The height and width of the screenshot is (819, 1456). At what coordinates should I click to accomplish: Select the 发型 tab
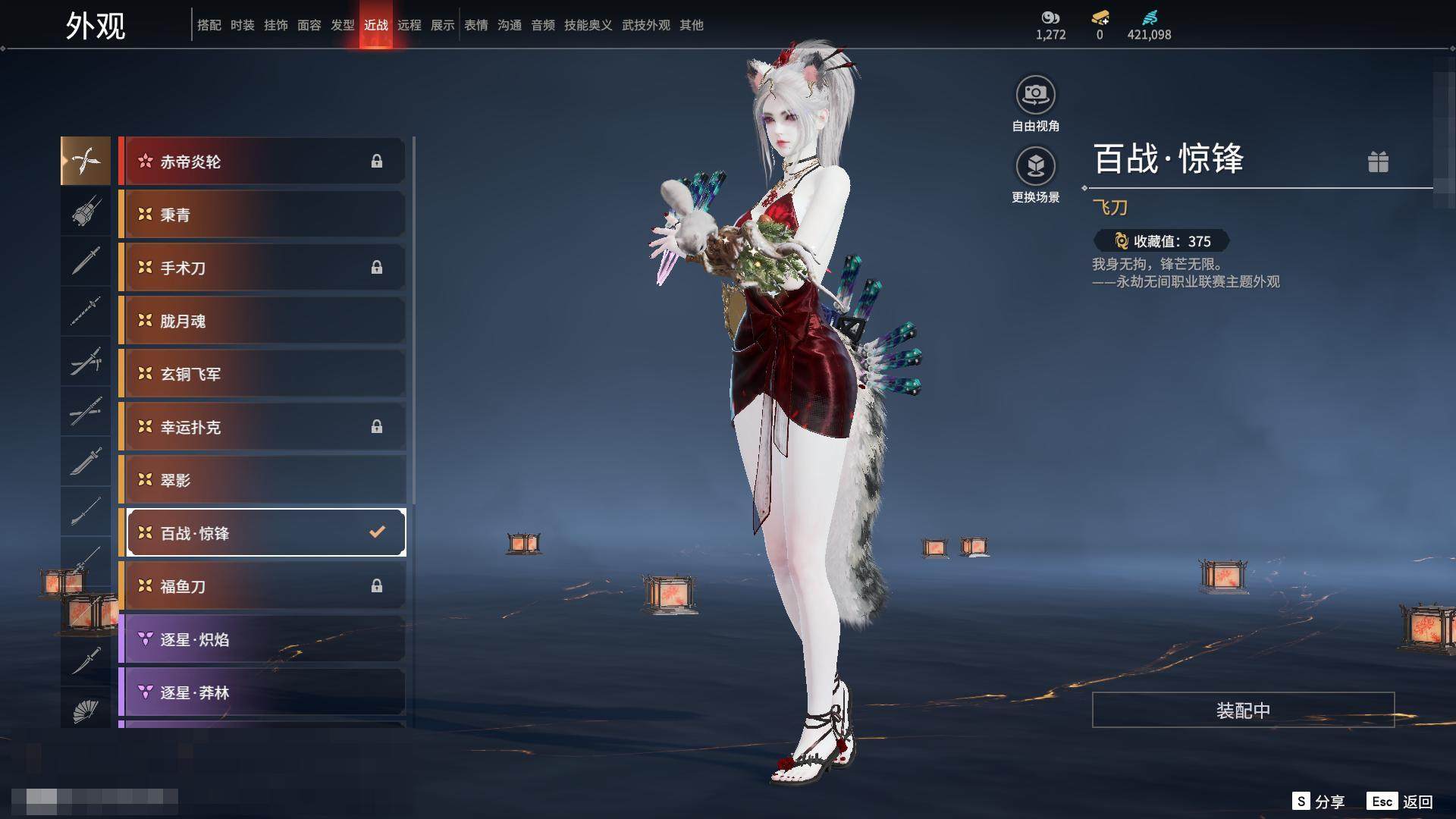point(343,25)
